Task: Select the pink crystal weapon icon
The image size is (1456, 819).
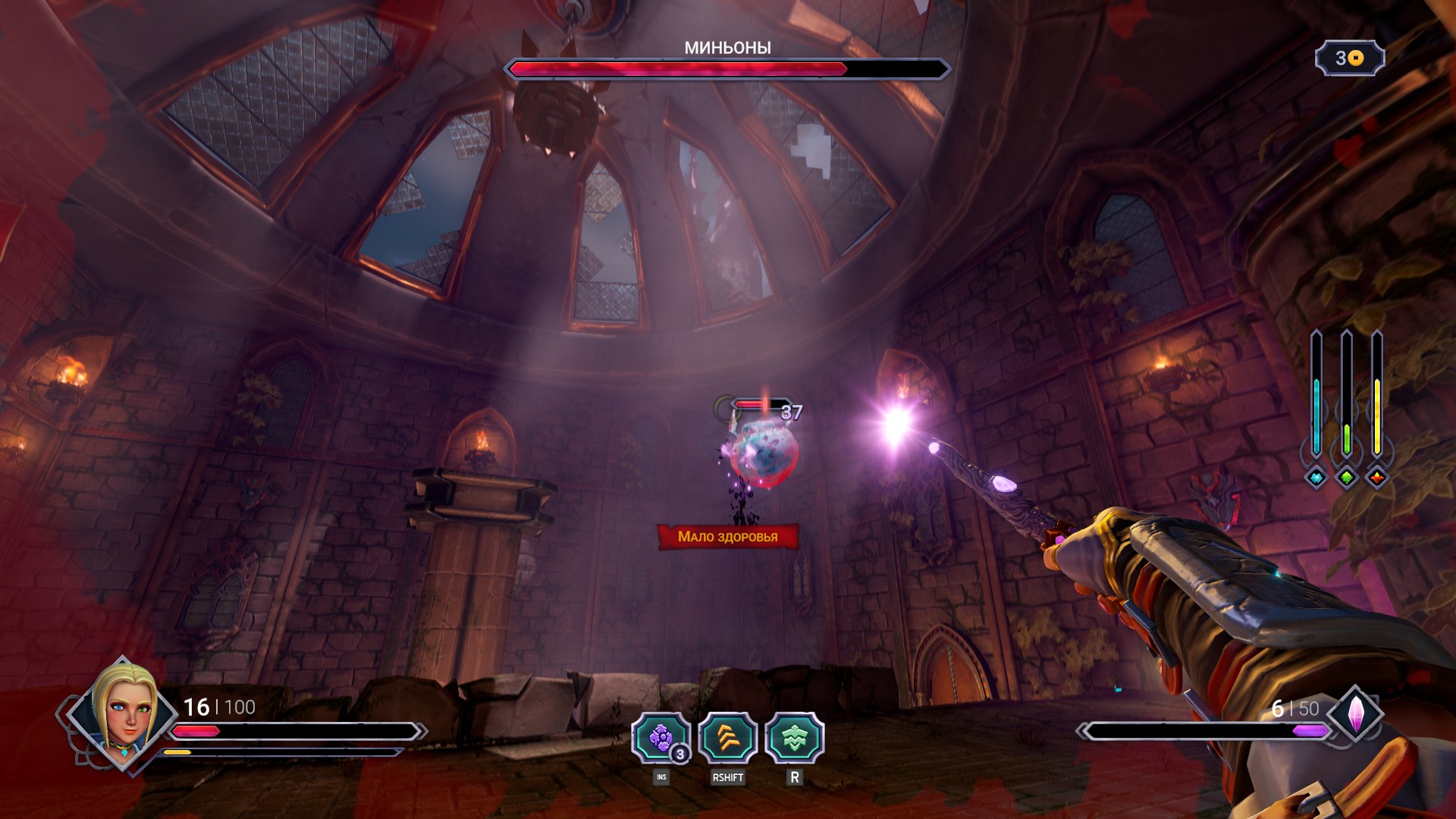Action: 1355,714
